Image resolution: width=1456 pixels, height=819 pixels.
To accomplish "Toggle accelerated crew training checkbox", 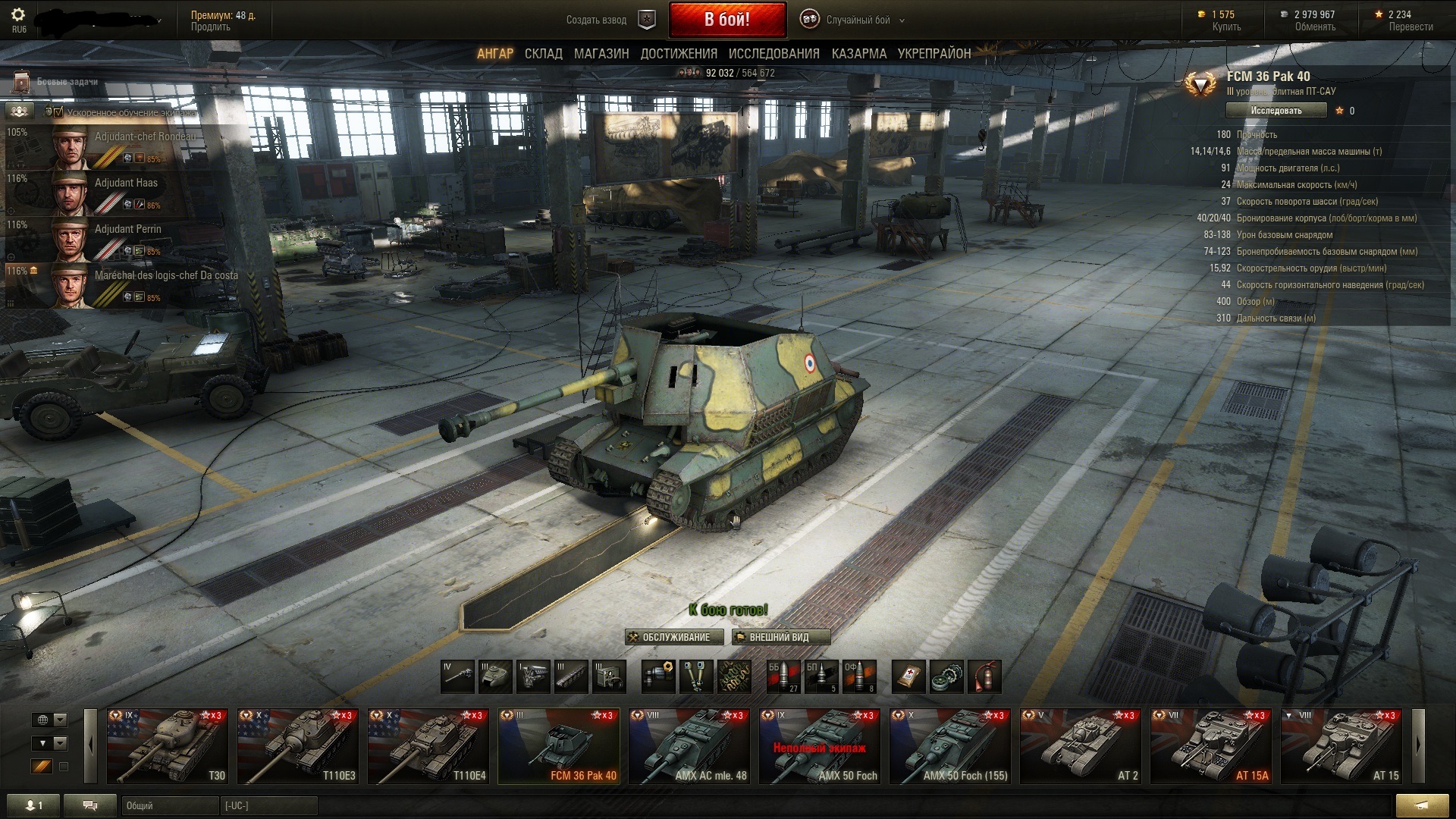I will (58, 112).
